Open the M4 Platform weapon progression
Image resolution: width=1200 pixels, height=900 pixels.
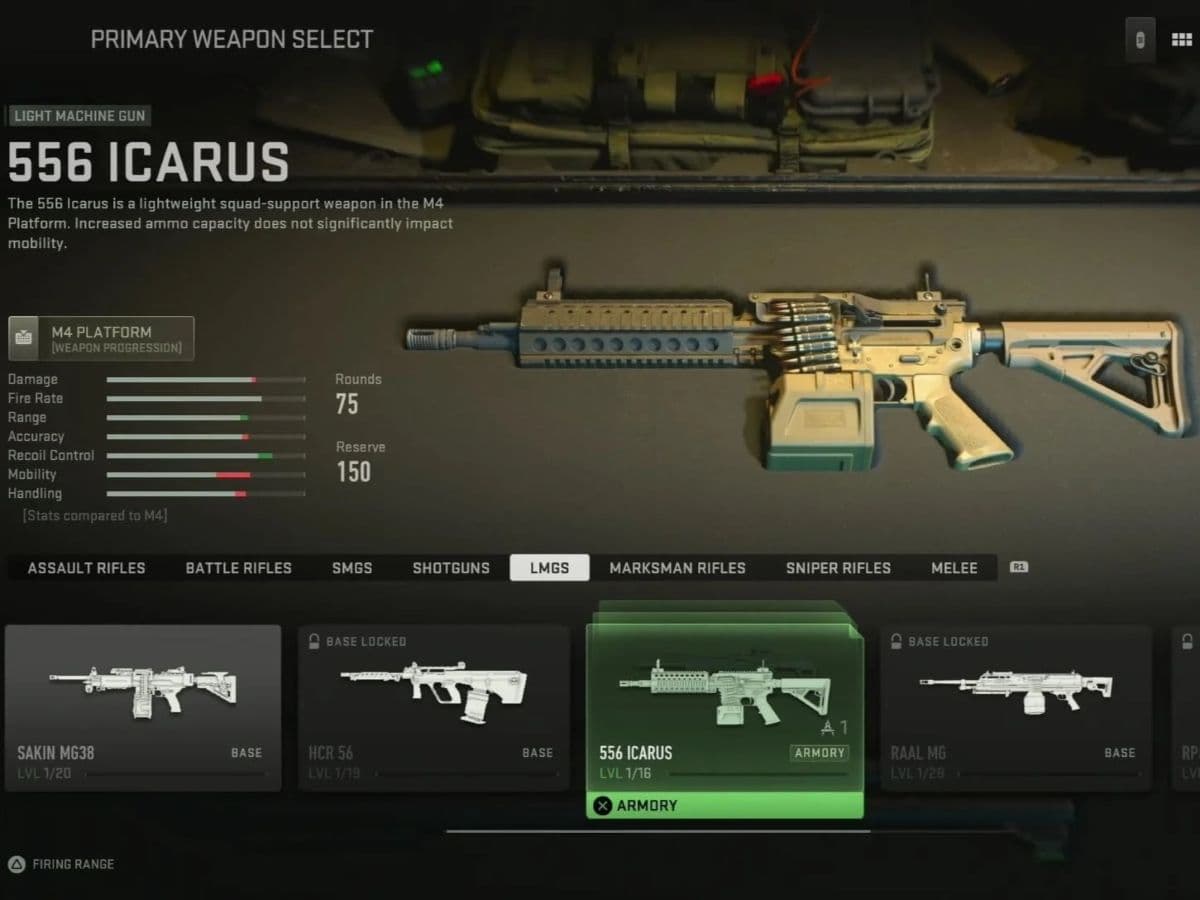coord(101,339)
